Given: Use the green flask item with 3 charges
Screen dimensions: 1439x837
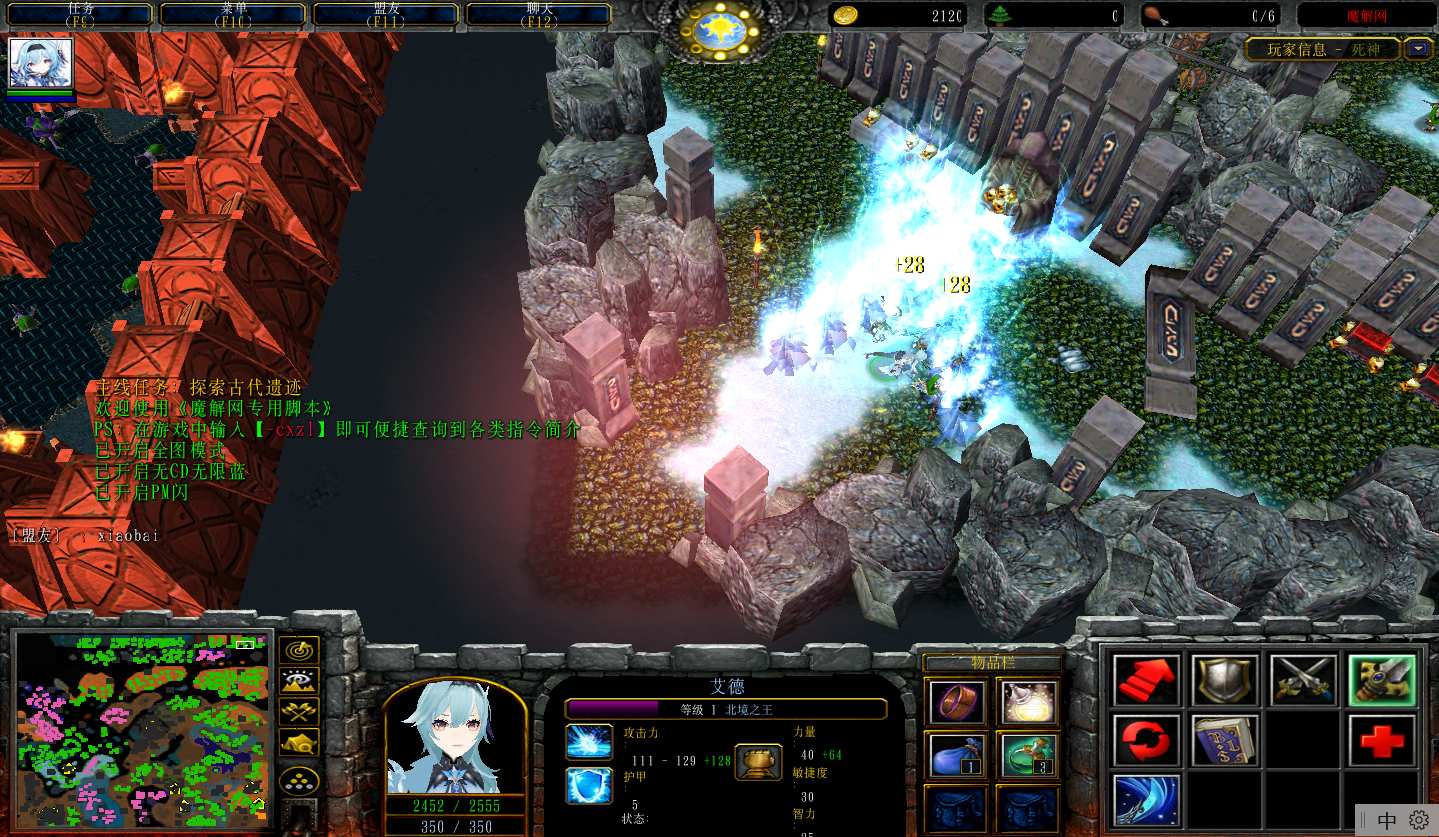Looking at the screenshot, I should click(1028, 754).
